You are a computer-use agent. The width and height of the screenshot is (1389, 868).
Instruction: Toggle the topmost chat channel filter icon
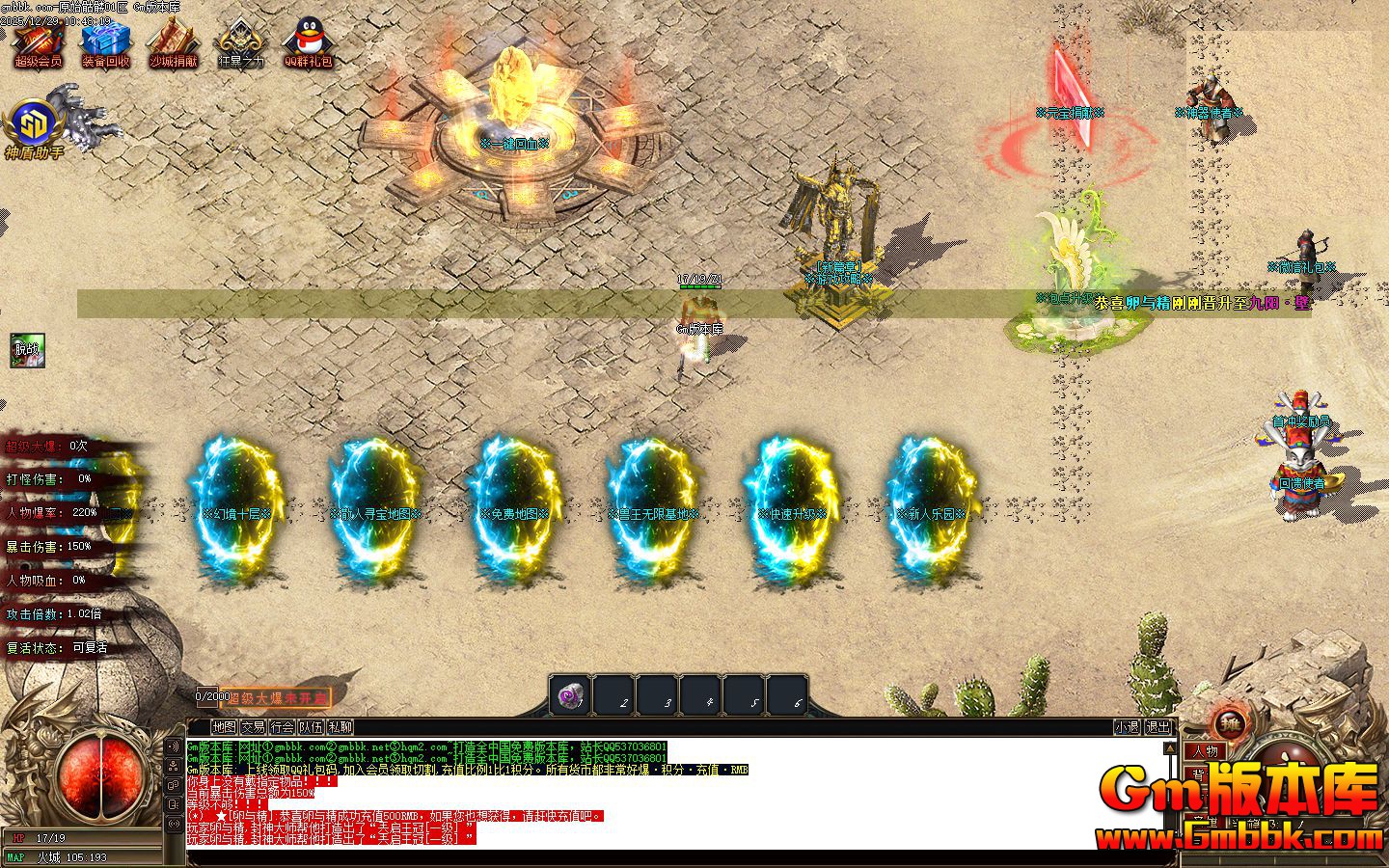(x=174, y=746)
